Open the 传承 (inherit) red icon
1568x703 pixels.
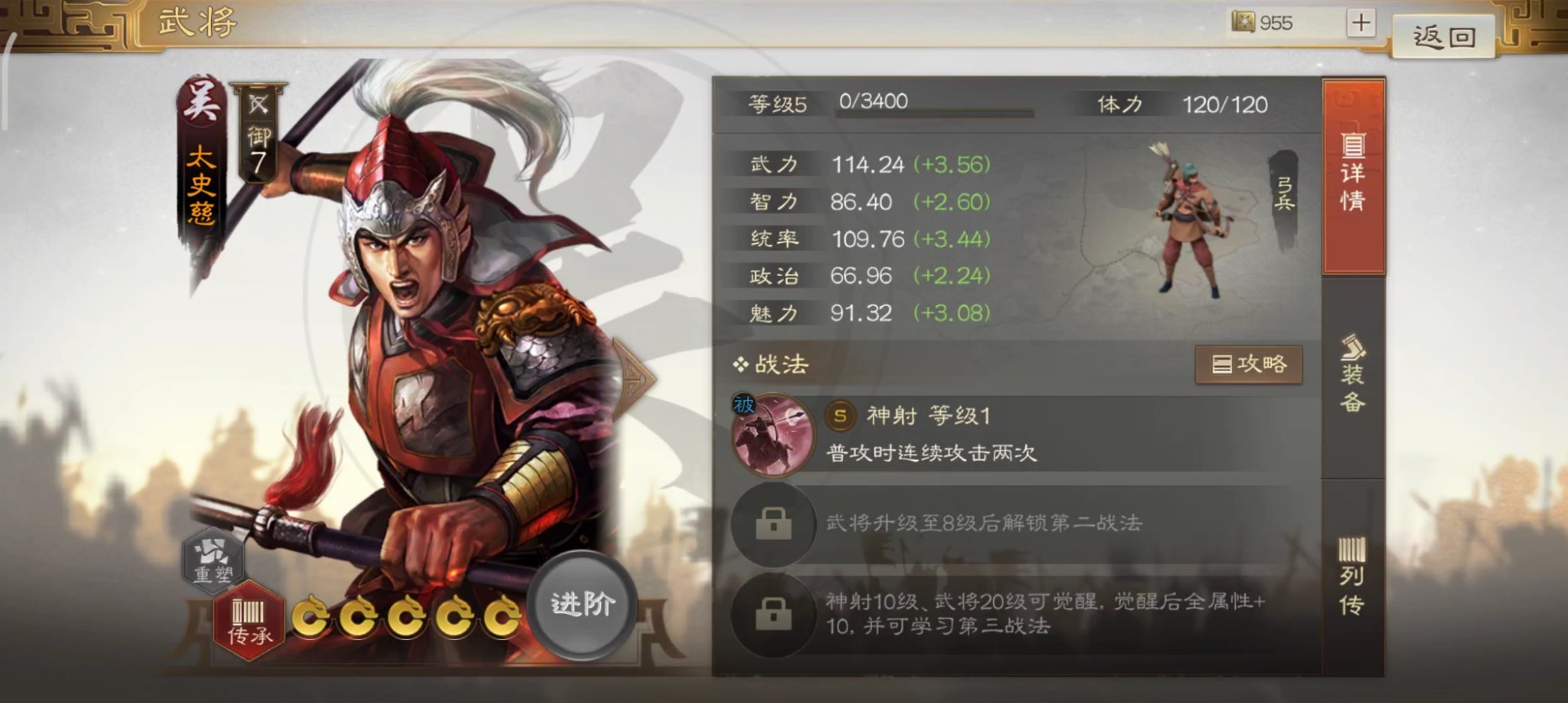pos(249,615)
